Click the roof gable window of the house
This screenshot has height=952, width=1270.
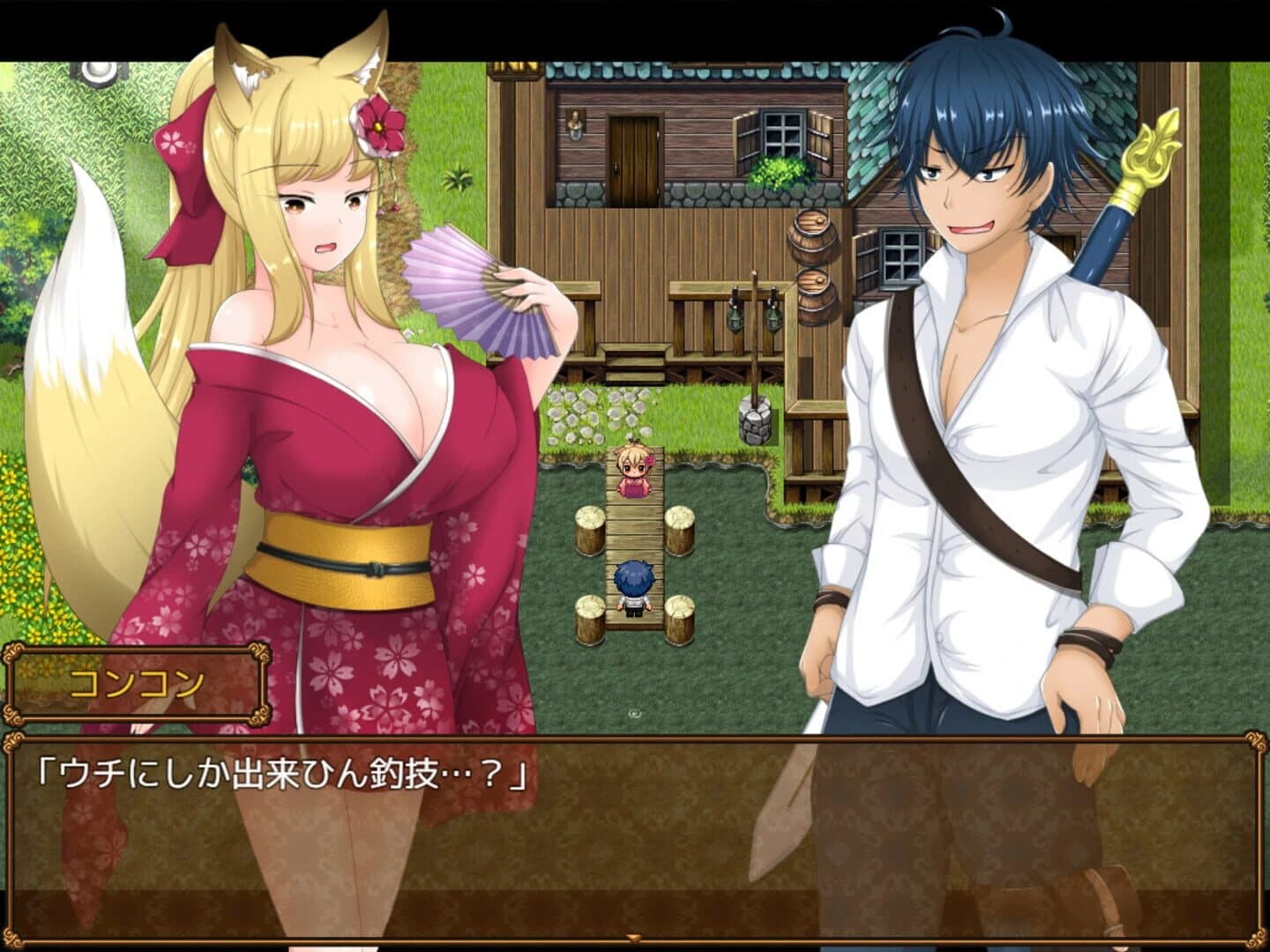pos(513,66)
